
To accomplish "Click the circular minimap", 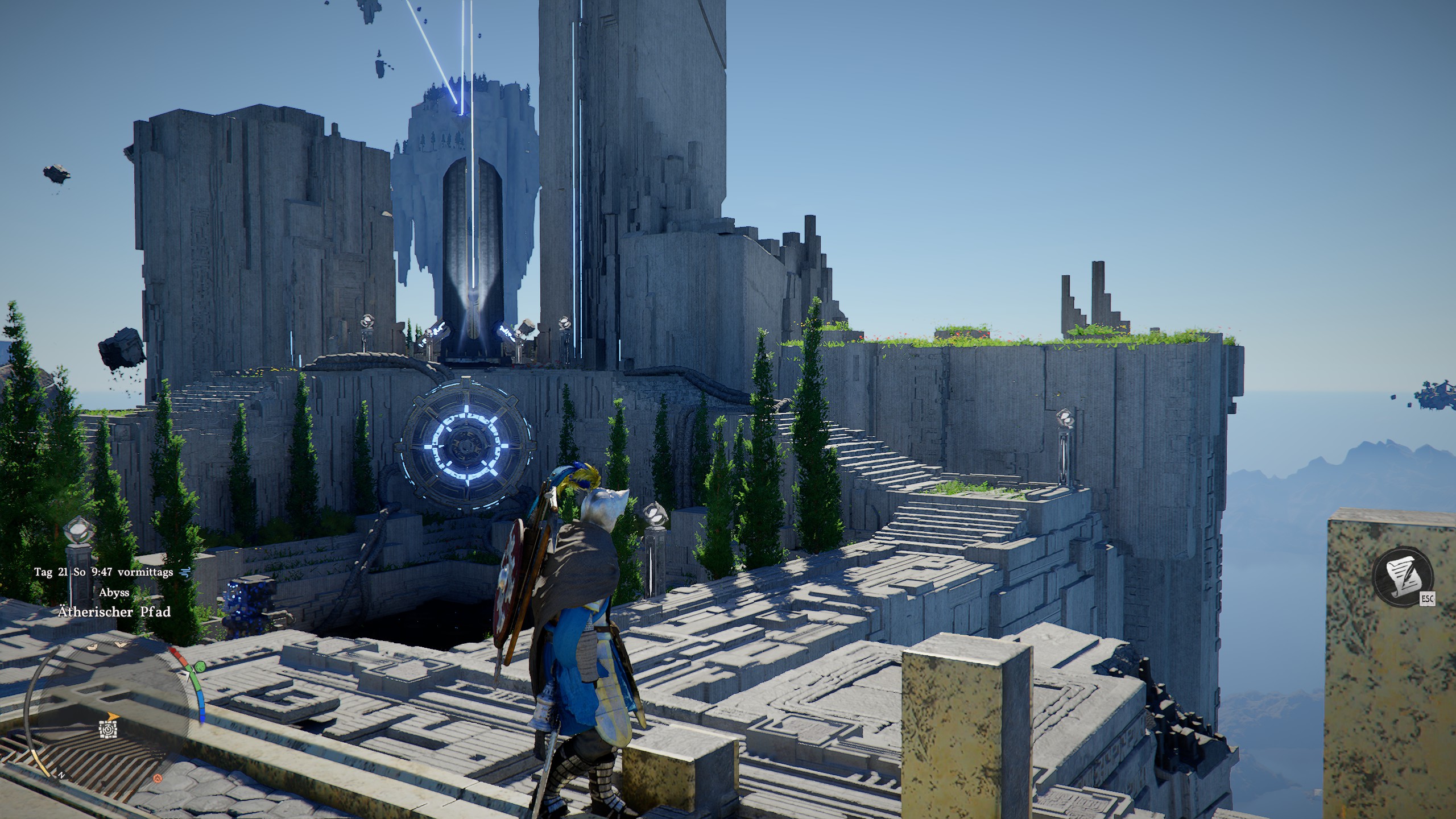I will coord(108,711).
